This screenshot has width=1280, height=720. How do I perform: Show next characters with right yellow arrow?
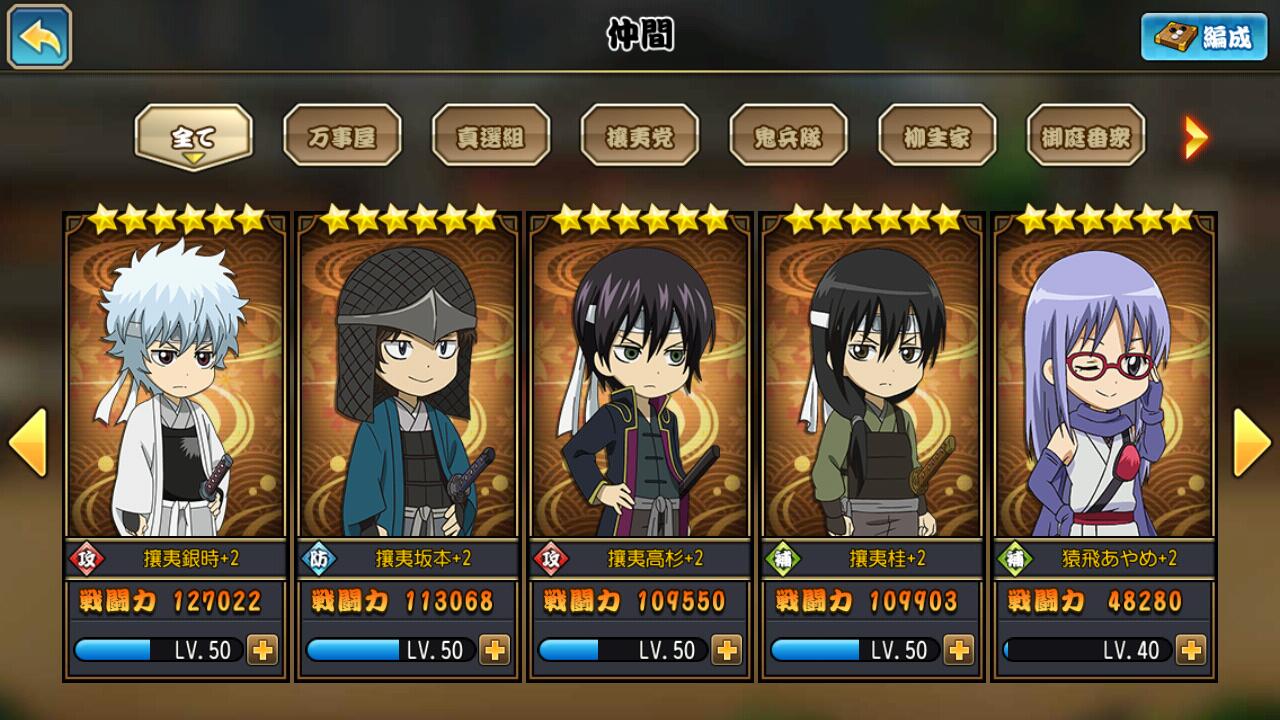coord(1251,441)
